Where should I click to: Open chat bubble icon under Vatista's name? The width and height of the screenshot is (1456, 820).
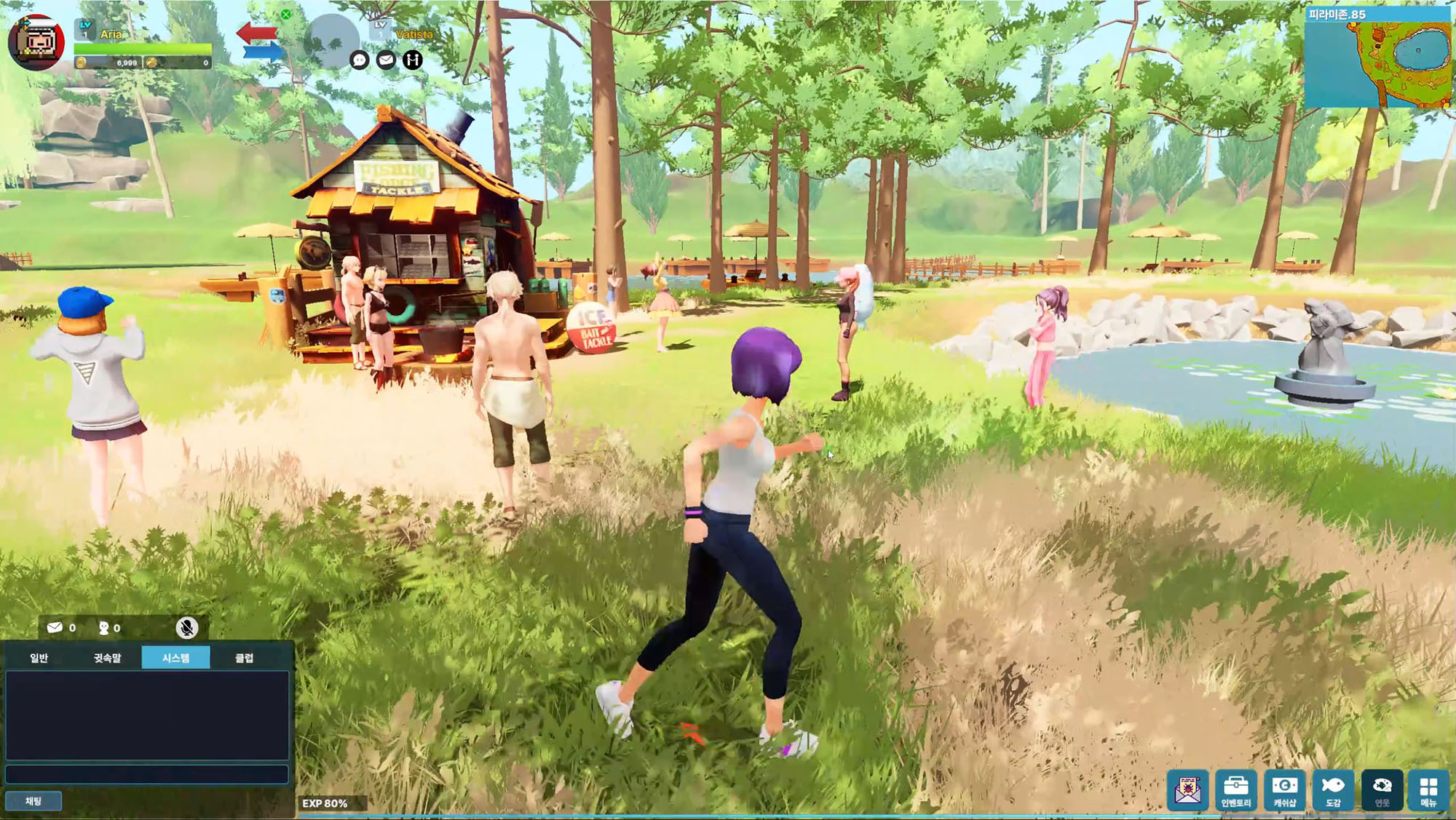360,60
